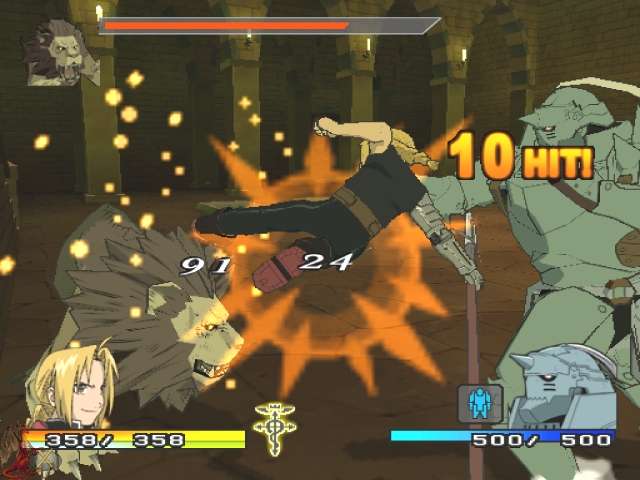Click the blue armor figure status icon
The image size is (640, 480).
478,403
